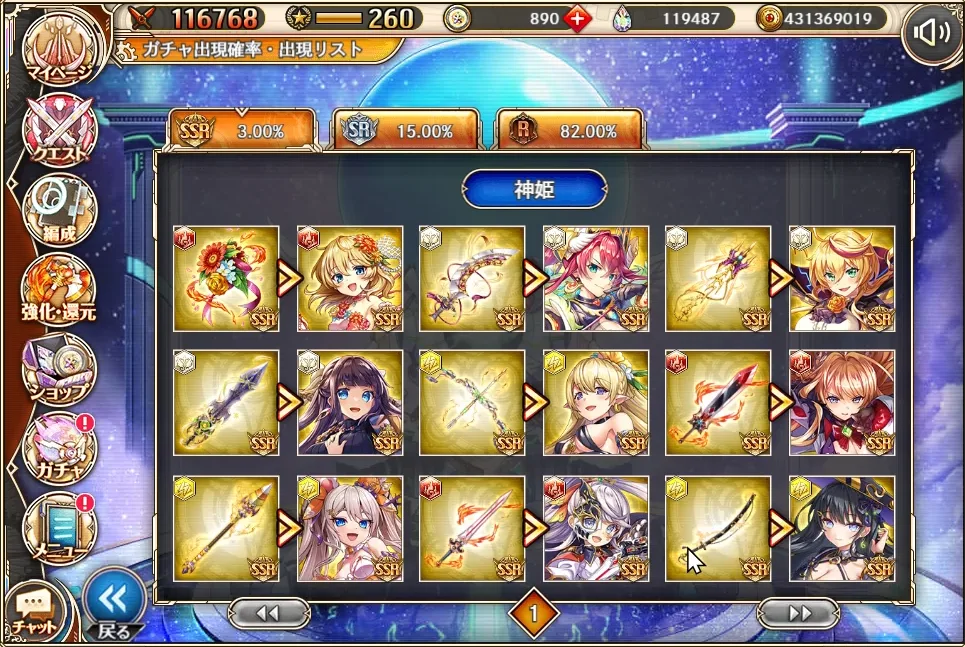The image size is (965, 647).
Task: Add jewels with the red plus button
Action: pos(578,19)
